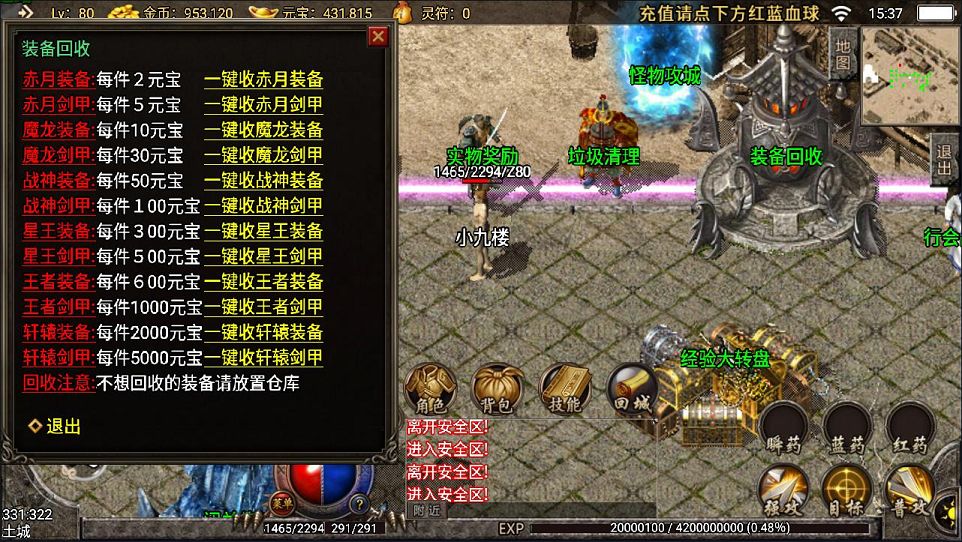Activate 一键收轩辕装备 recycle link
This screenshot has width=962, height=542.
pyautogui.click(x=263, y=332)
